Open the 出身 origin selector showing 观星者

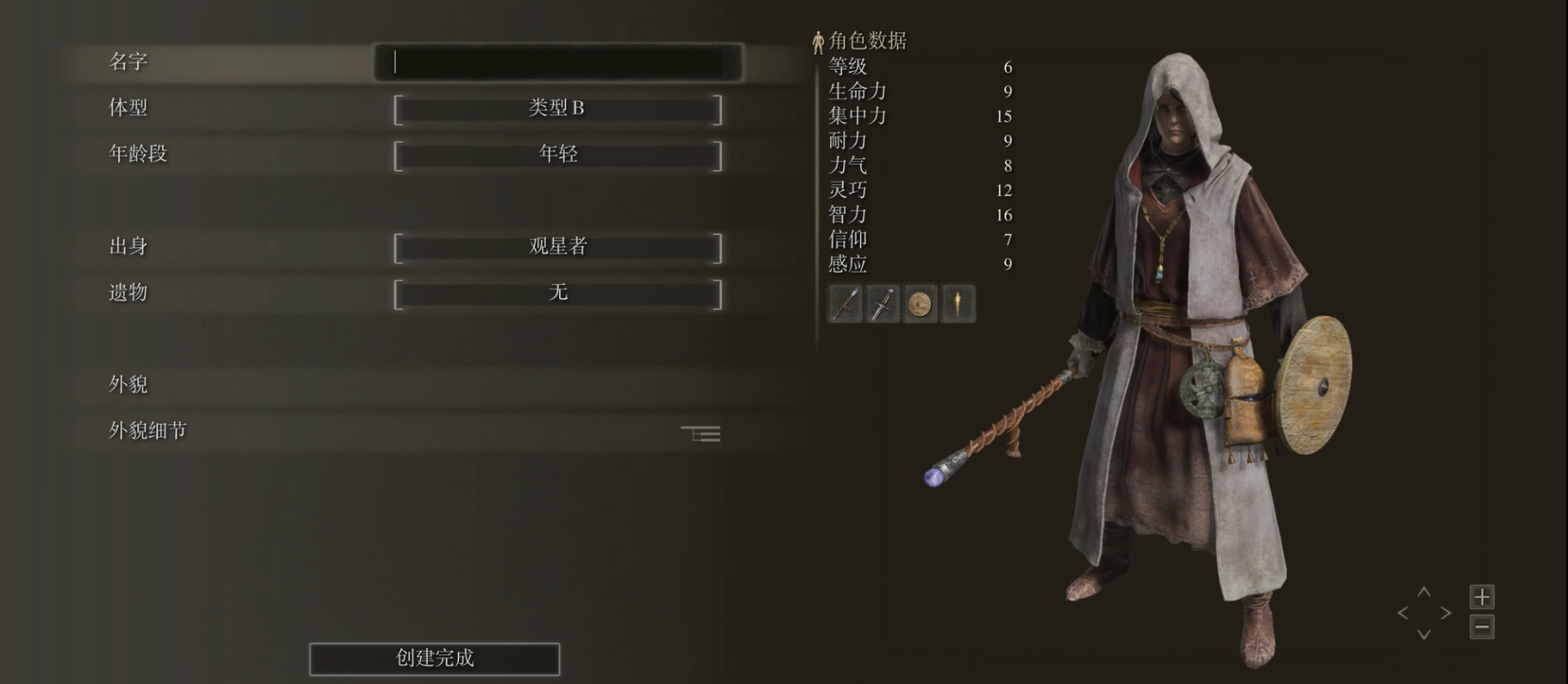(x=558, y=246)
